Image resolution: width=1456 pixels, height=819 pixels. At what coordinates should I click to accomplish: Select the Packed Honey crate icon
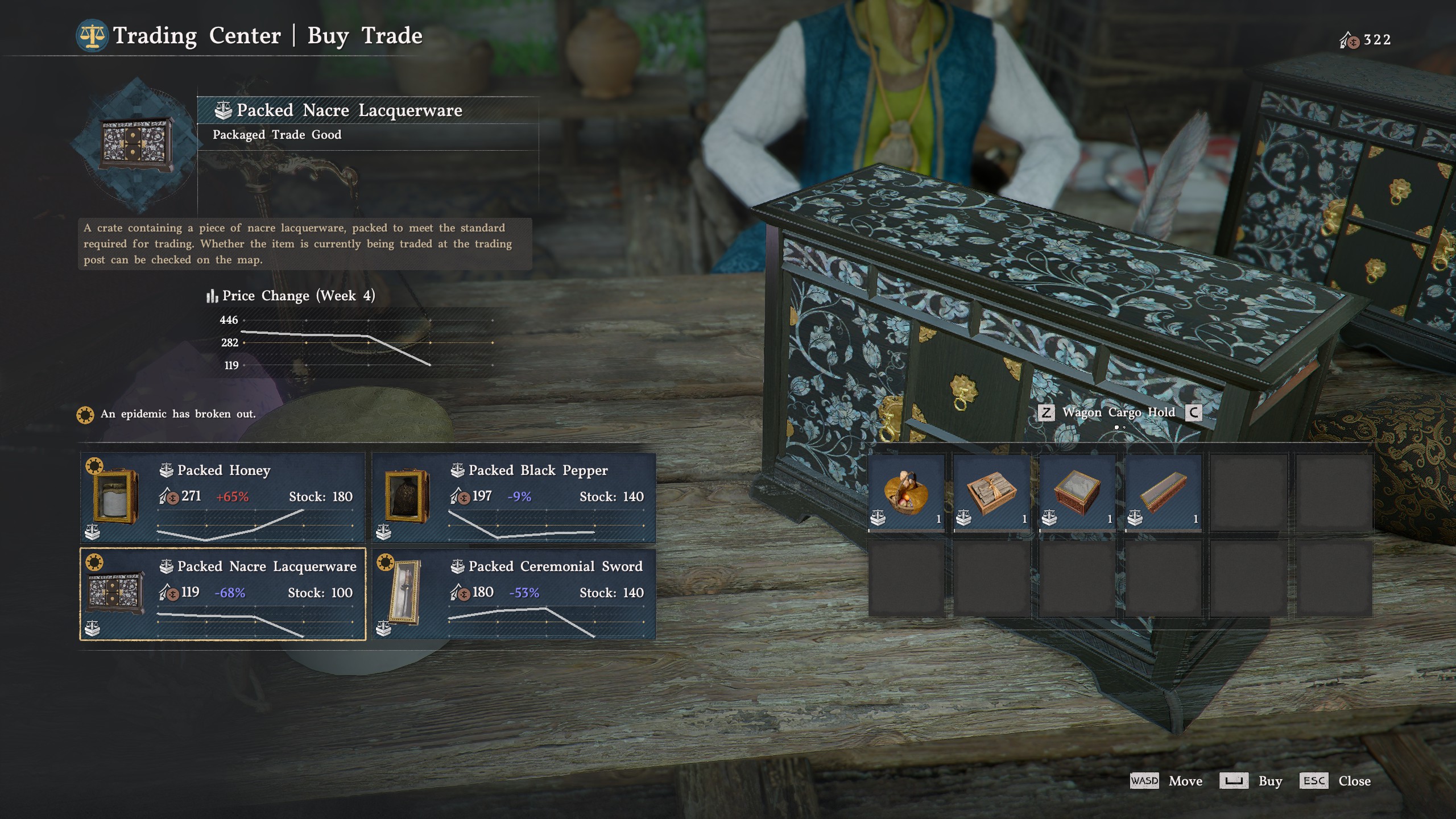[x=117, y=497]
